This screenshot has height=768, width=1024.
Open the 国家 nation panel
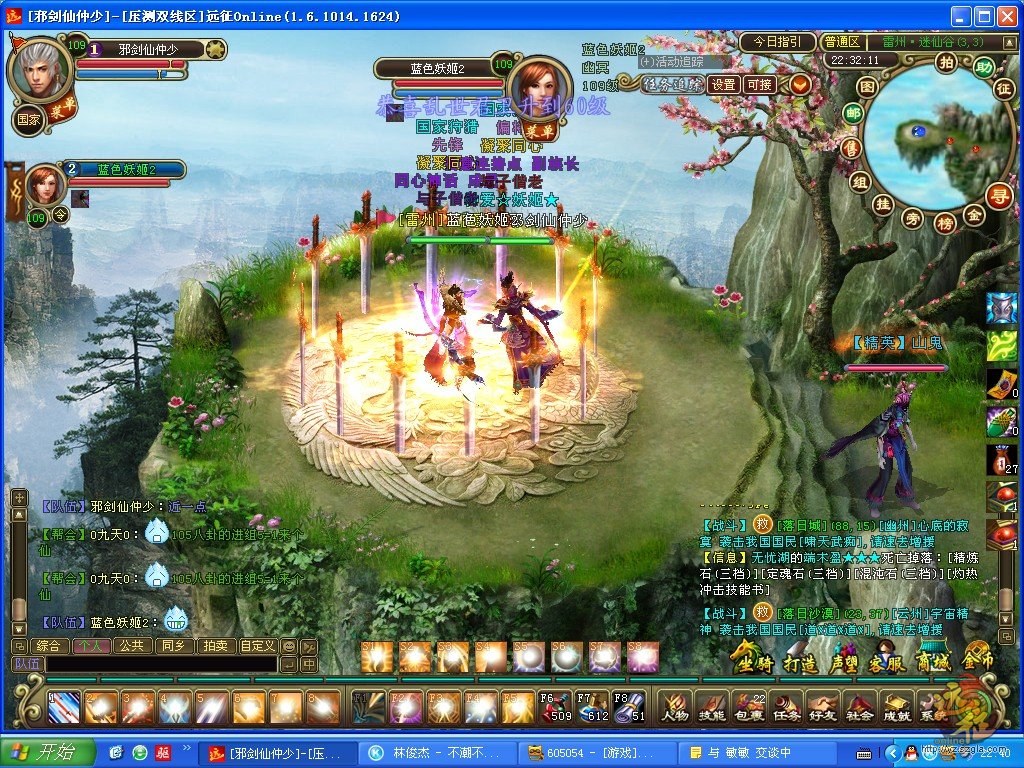point(28,120)
